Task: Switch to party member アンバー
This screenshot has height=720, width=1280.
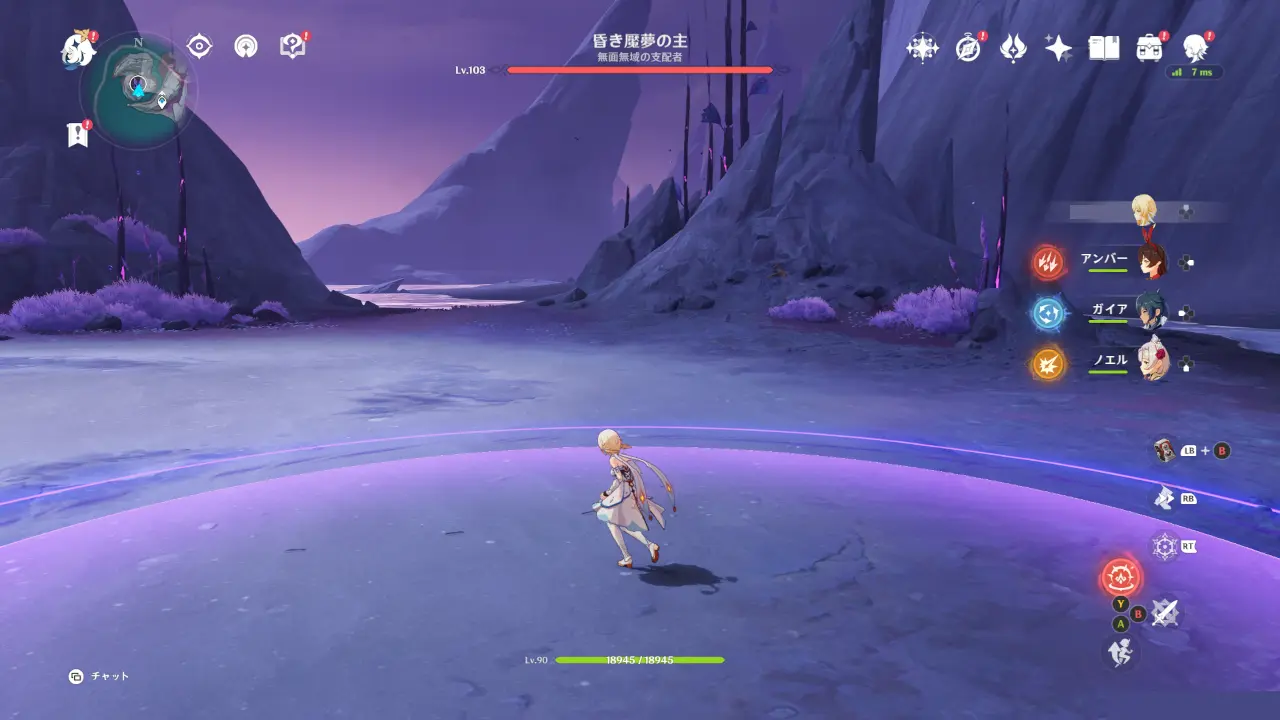Action: (1152, 261)
